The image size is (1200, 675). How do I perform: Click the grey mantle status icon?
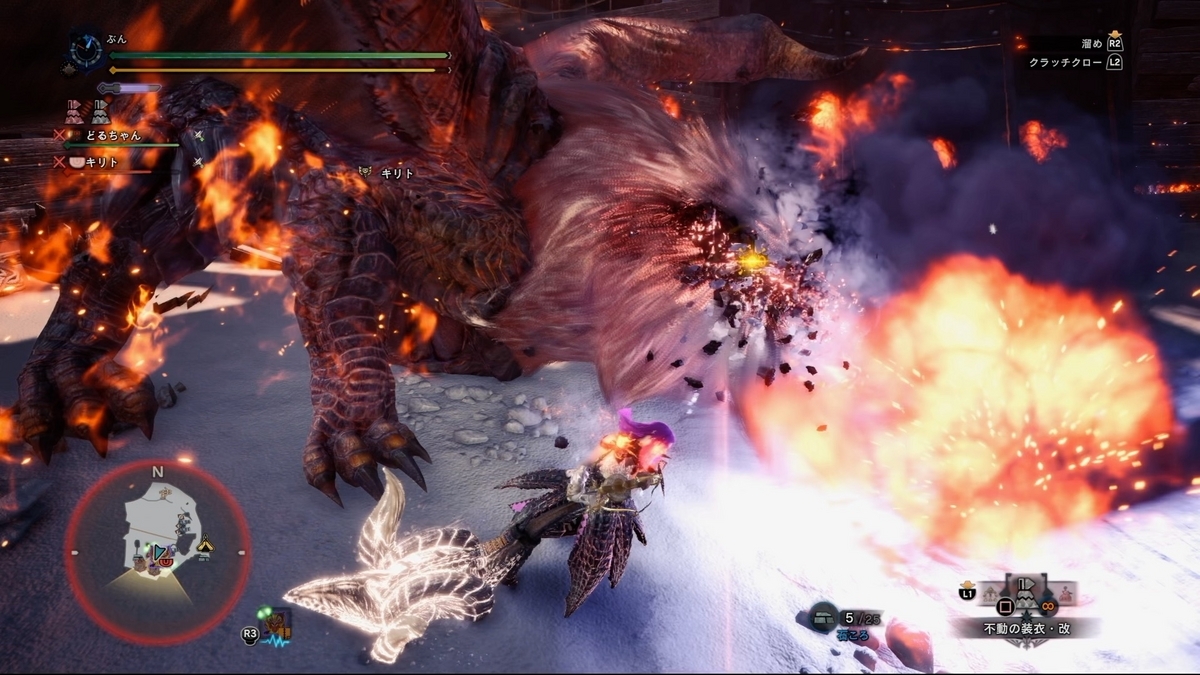point(101,111)
